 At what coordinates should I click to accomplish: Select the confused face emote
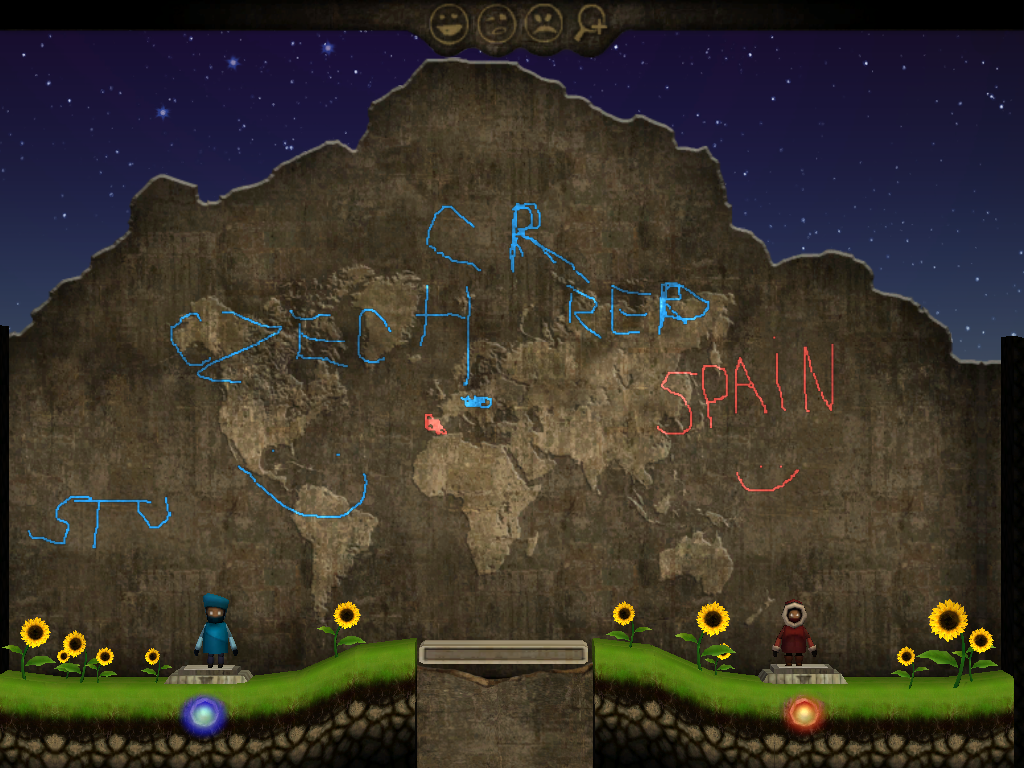pos(496,23)
